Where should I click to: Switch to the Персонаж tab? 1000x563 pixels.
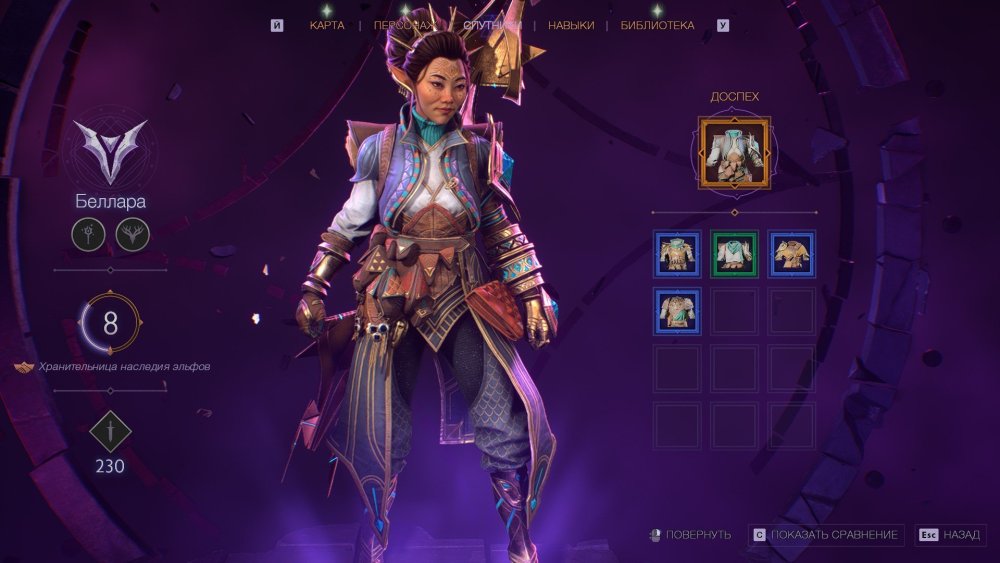[x=405, y=25]
